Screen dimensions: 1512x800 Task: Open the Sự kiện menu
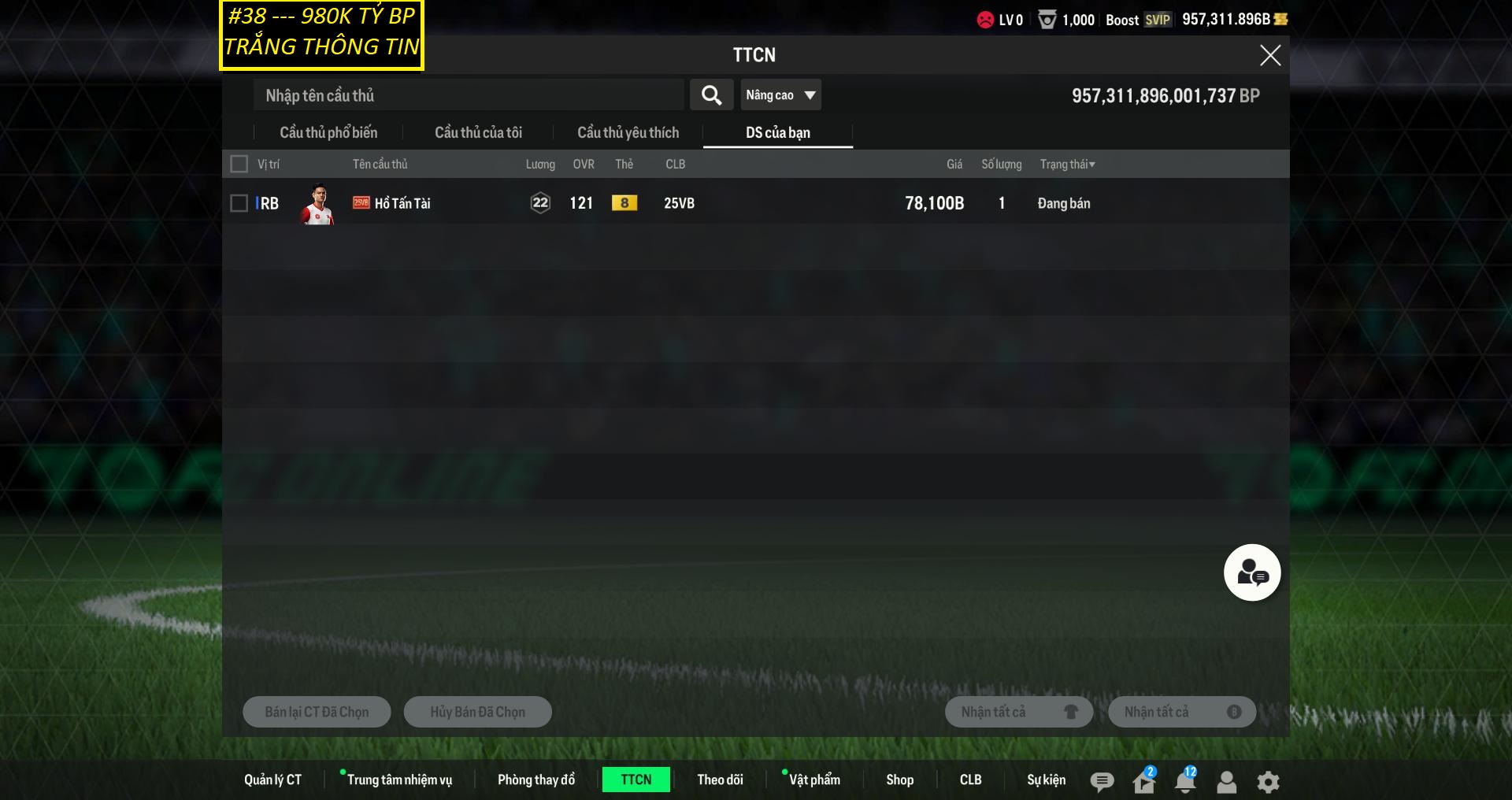coord(1046,780)
